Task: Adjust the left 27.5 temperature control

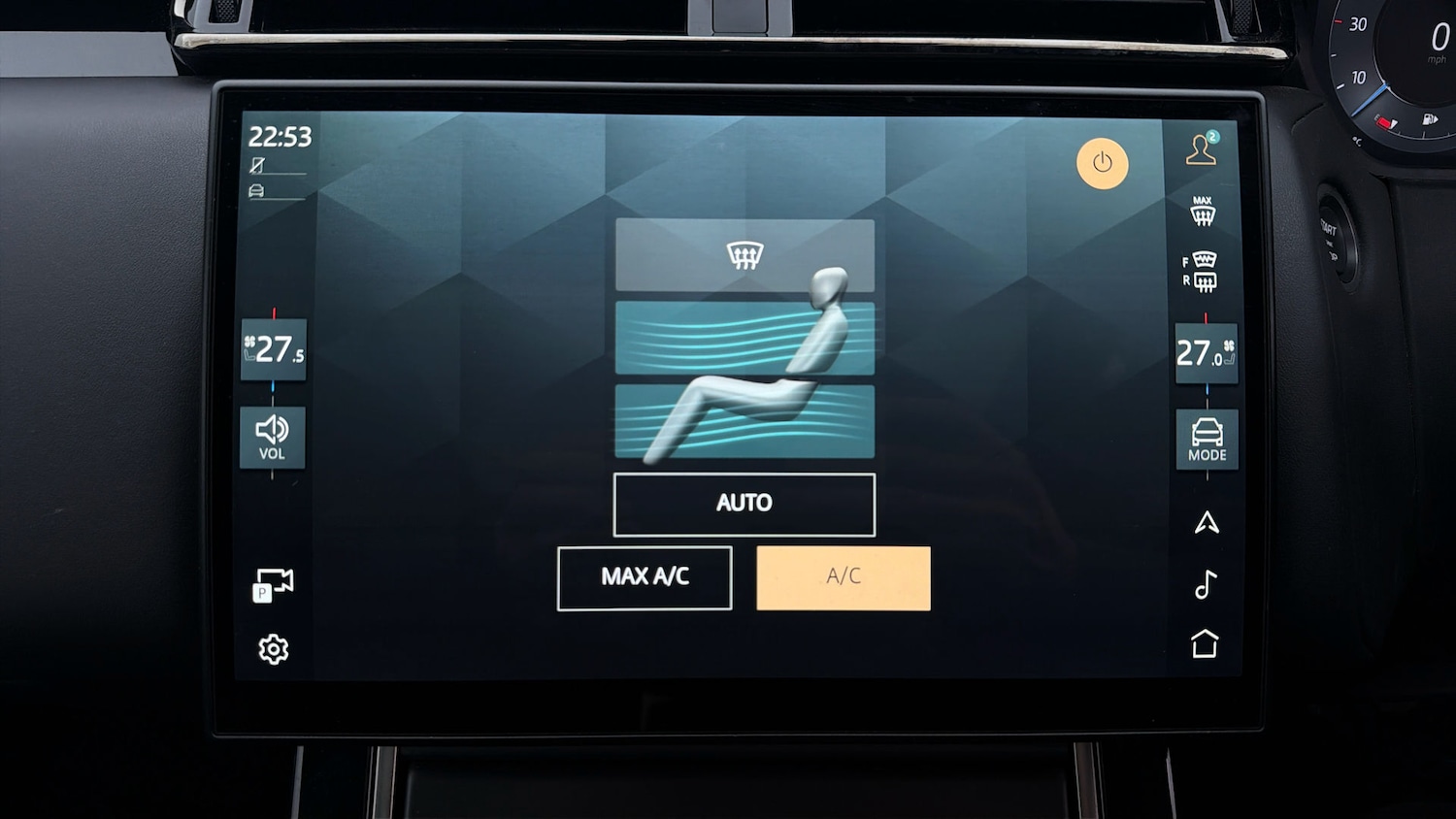Action: [x=274, y=349]
